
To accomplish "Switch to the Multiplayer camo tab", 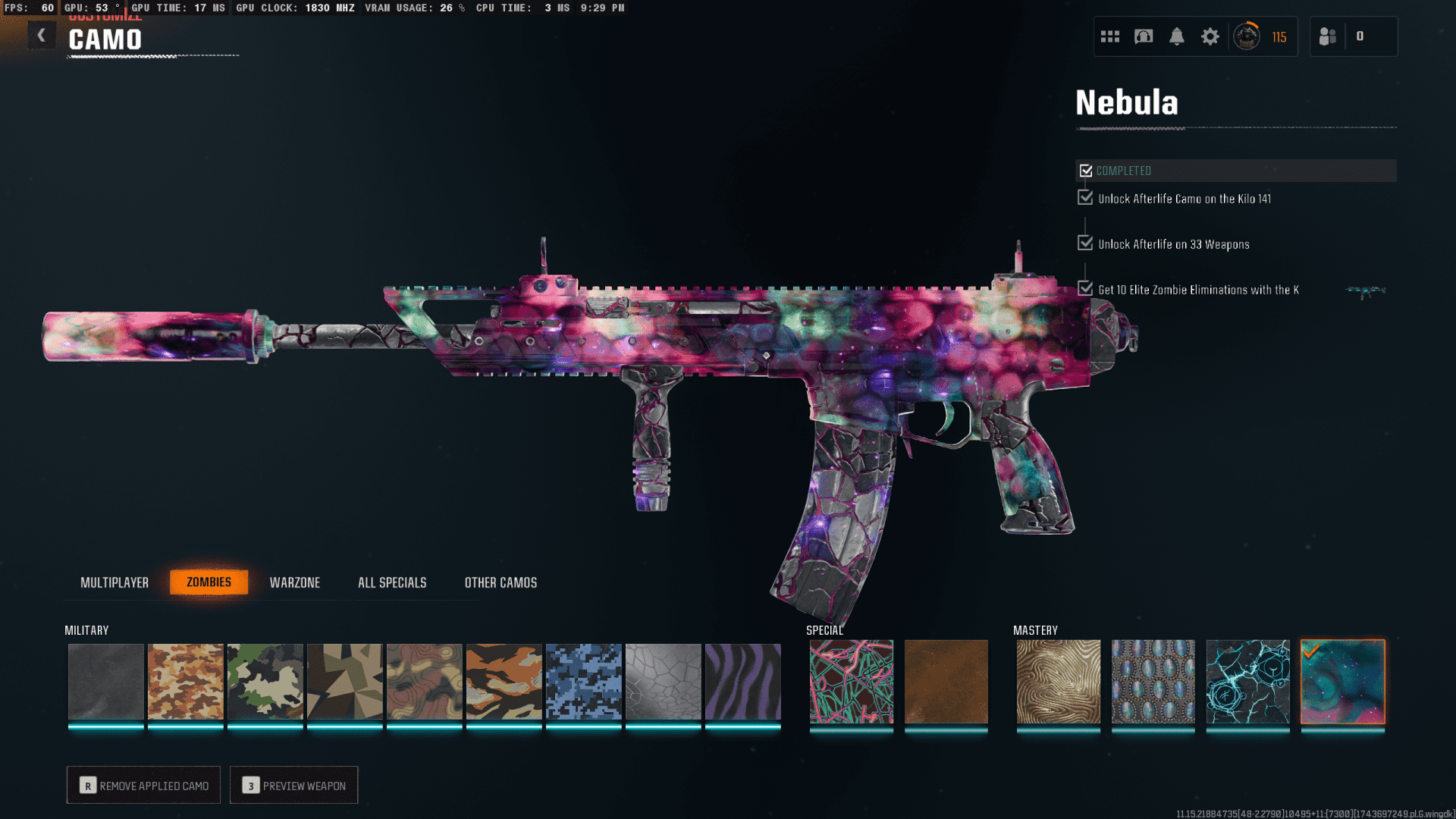I will [115, 582].
